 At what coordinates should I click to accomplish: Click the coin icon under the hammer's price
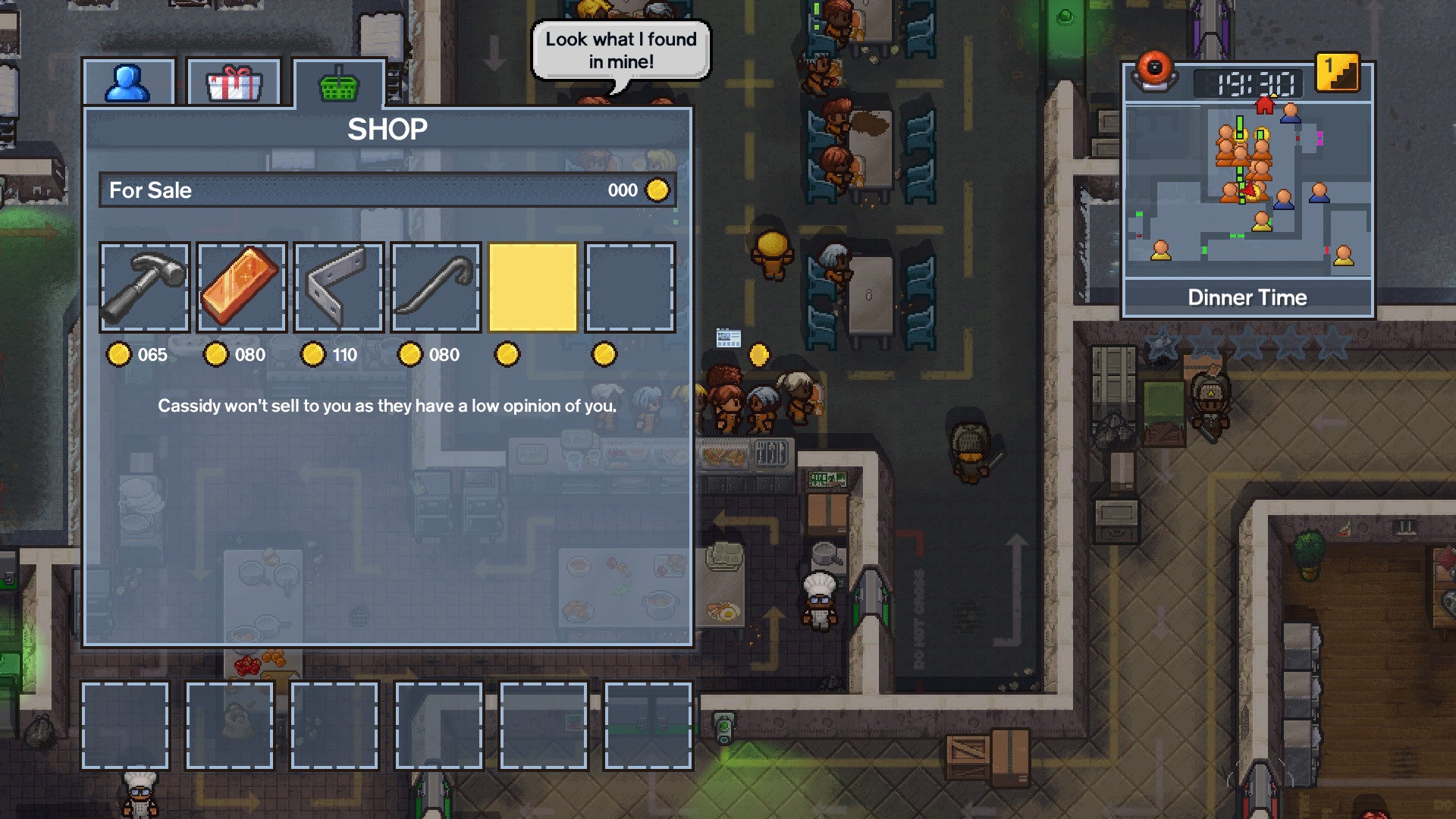click(120, 353)
